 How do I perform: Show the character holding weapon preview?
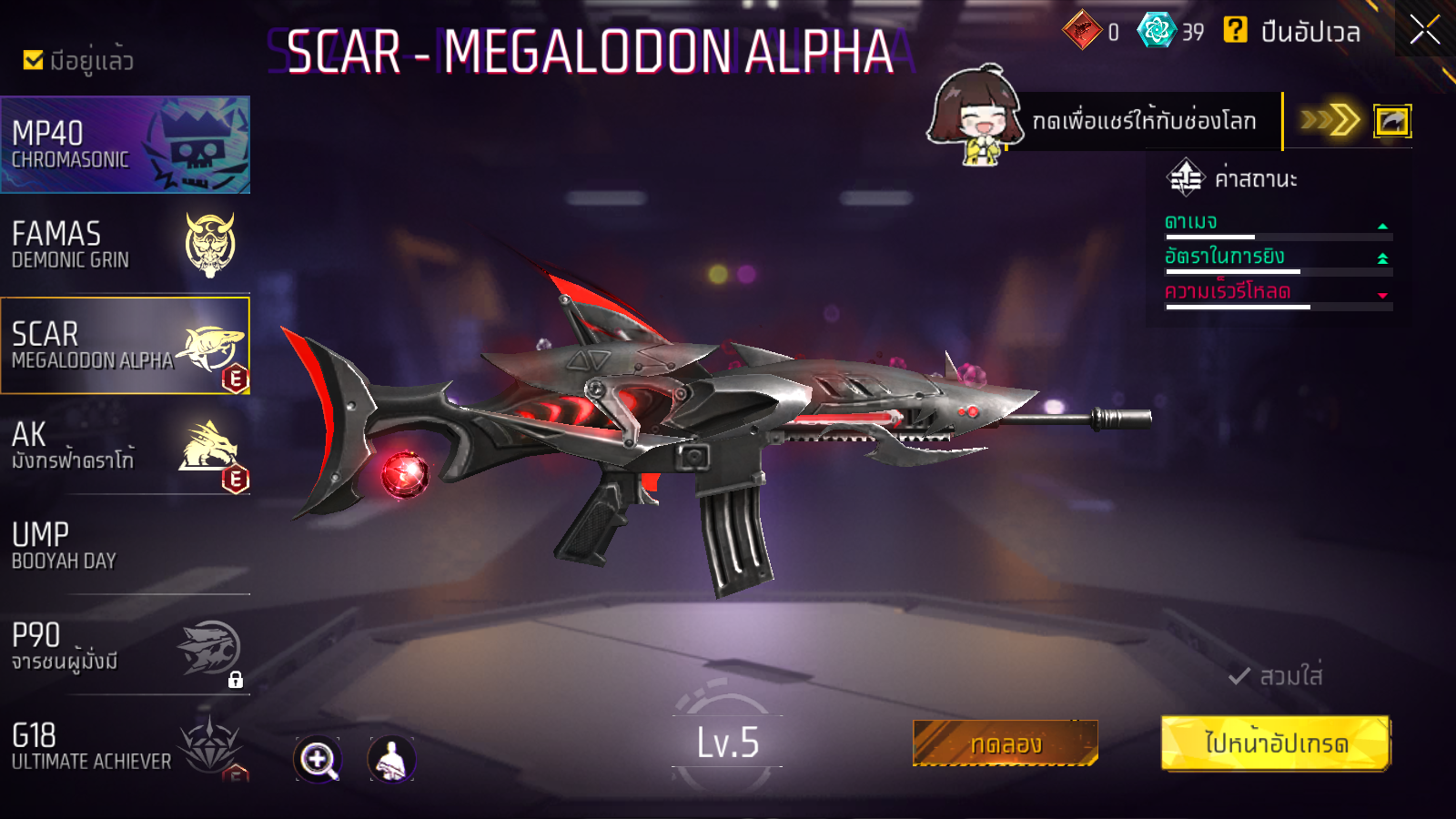(x=391, y=759)
